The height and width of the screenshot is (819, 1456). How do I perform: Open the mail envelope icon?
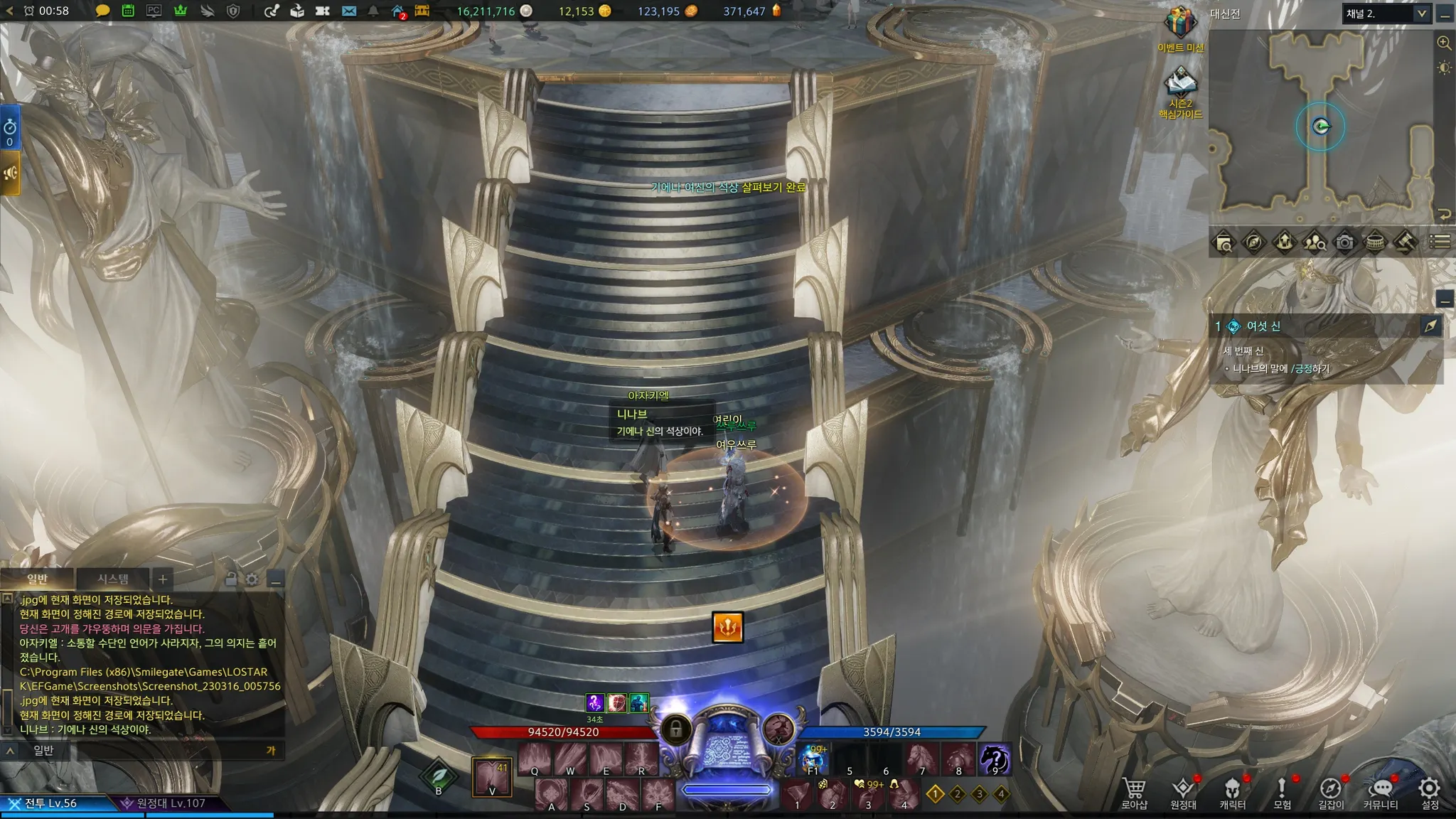pos(348,11)
